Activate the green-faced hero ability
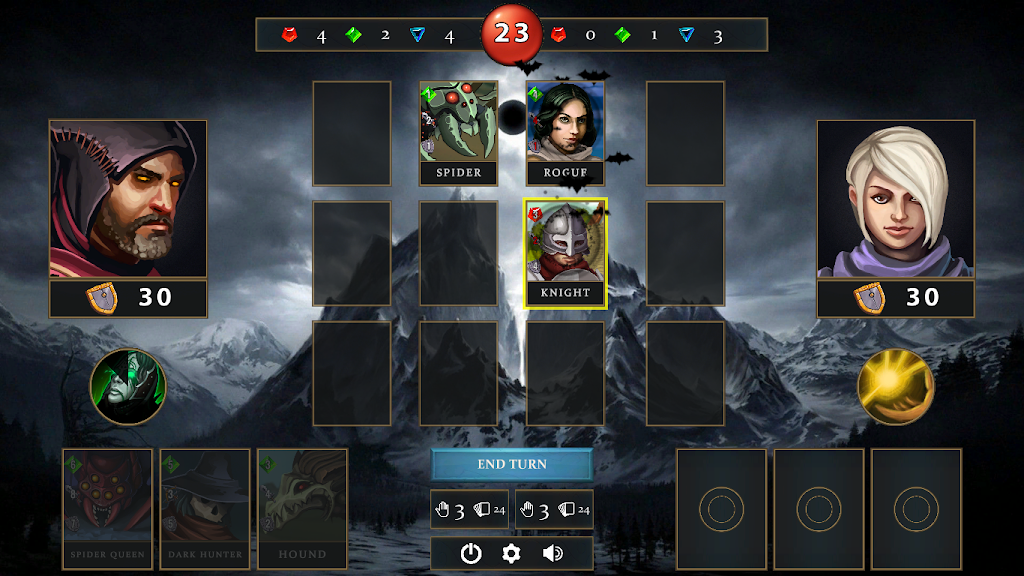The width and height of the screenshot is (1024, 576). pyautogui.click(x=128, y=387)
